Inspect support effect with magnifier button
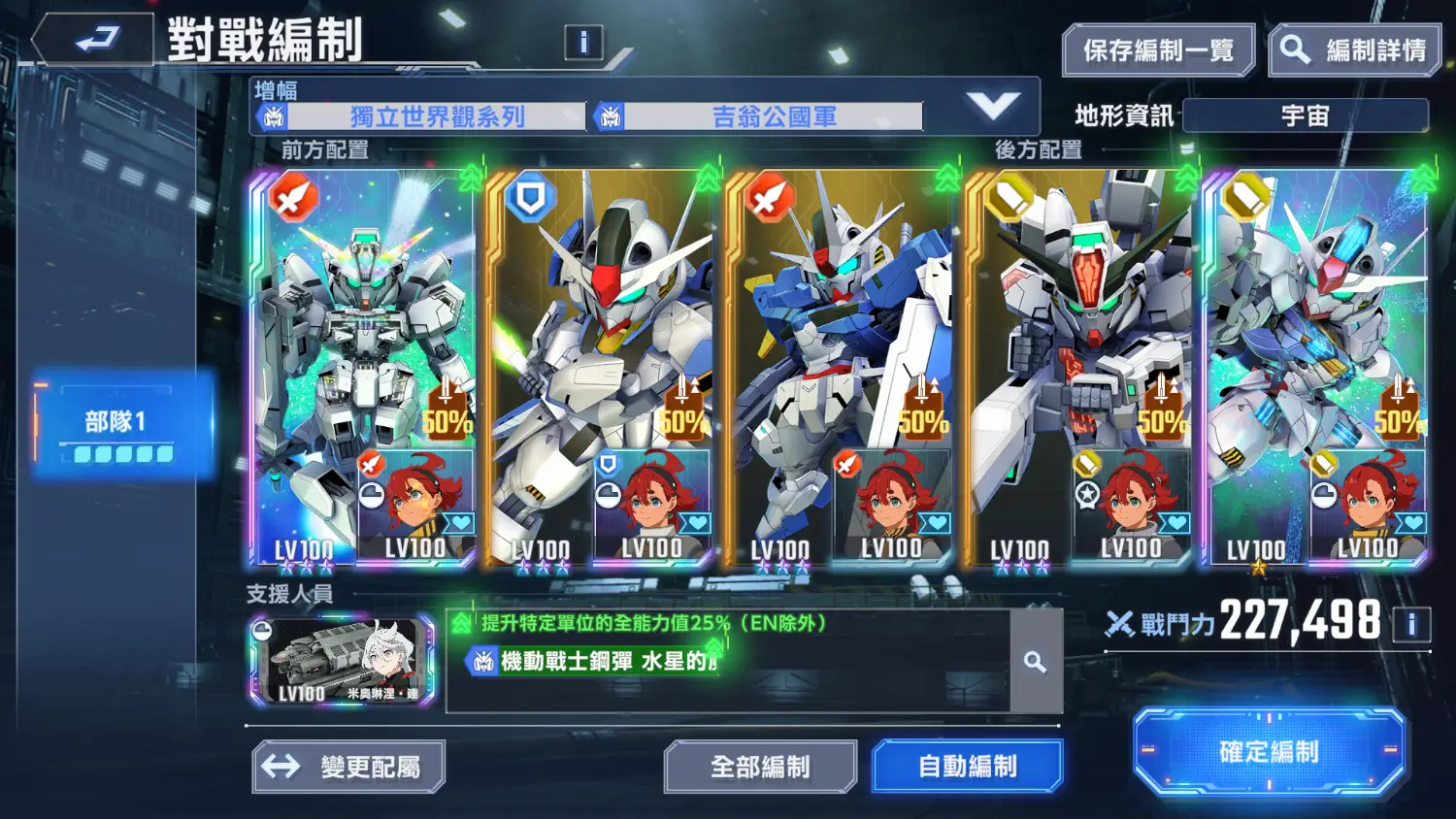Image resolution: width=1456 pixels, height=819 pixels. point(1036,662)
